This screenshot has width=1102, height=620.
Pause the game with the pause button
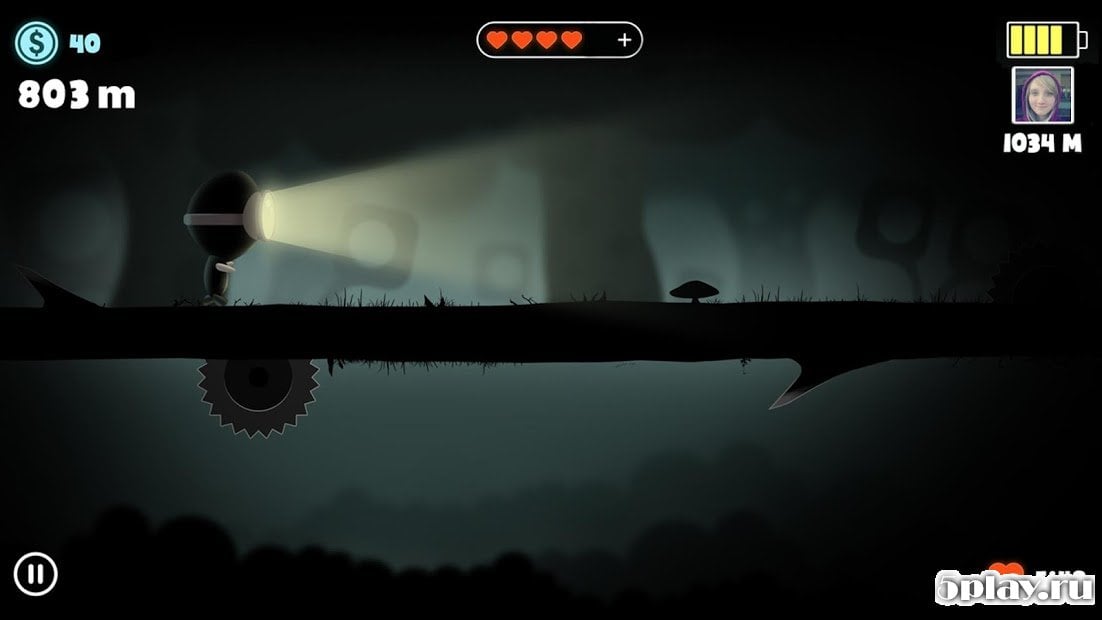point(36,574)
